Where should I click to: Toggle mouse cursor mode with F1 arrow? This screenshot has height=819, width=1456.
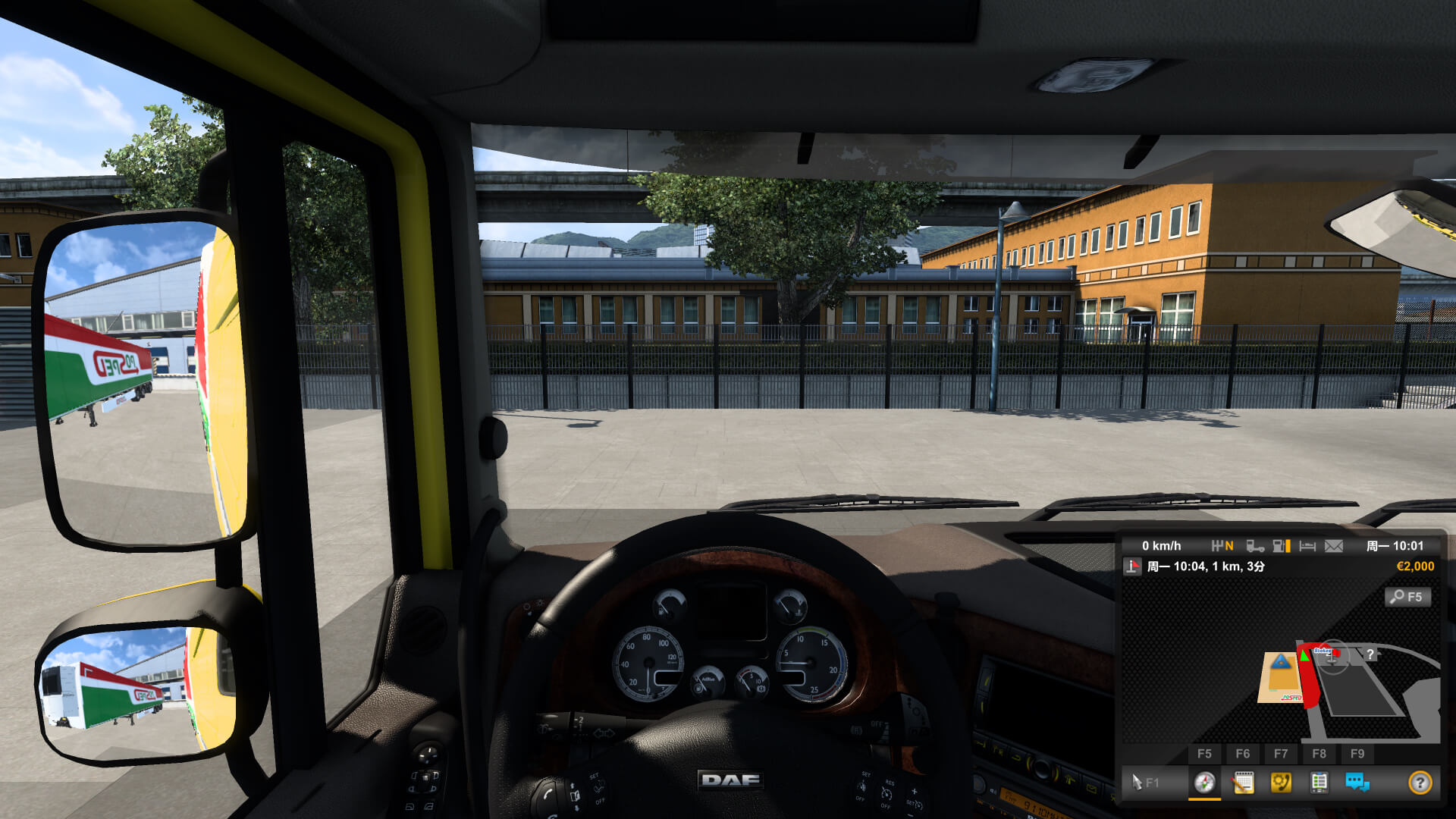coord(1137,783)
